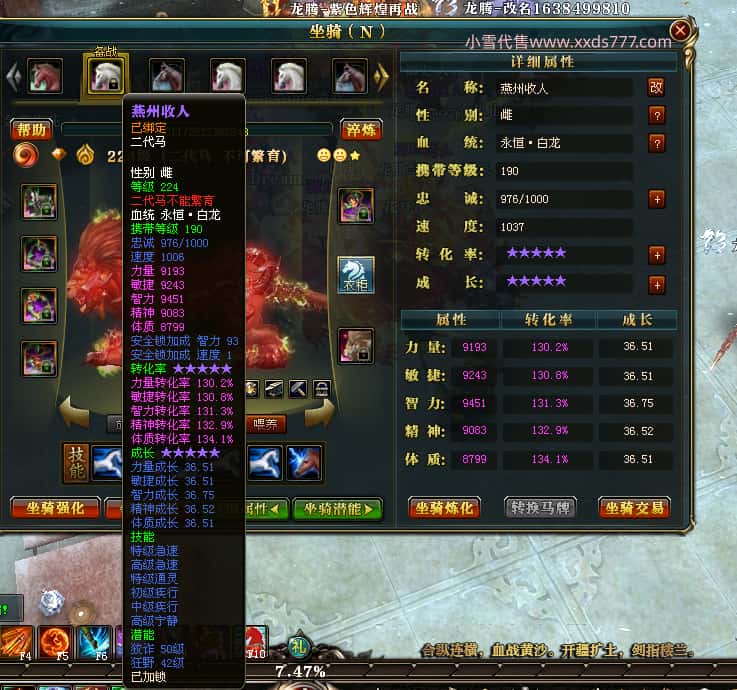Show previous mounts with the left arrow

pos(13,76)
